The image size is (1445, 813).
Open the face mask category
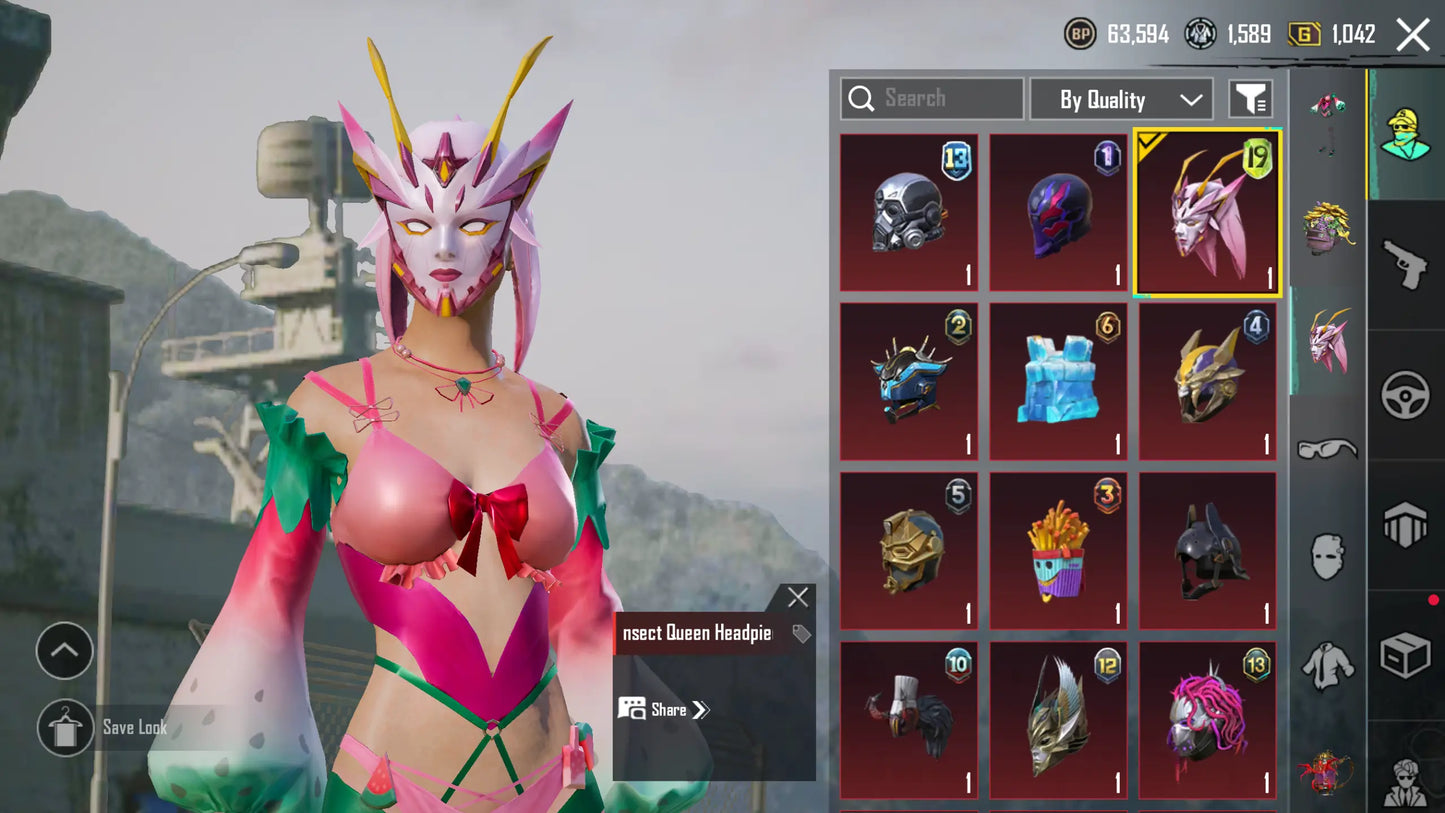point(1327,556)
